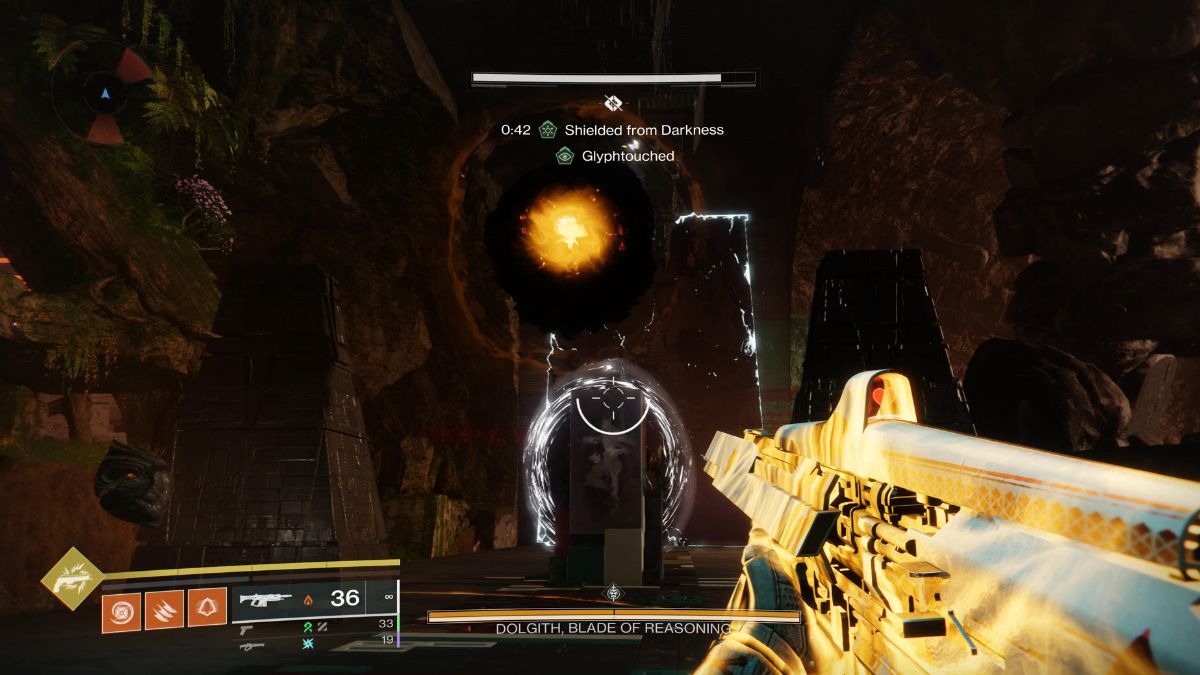
Task: Click the crossed-out status icon under top bar
Action: pyautogui.click(x=614, y=102)
